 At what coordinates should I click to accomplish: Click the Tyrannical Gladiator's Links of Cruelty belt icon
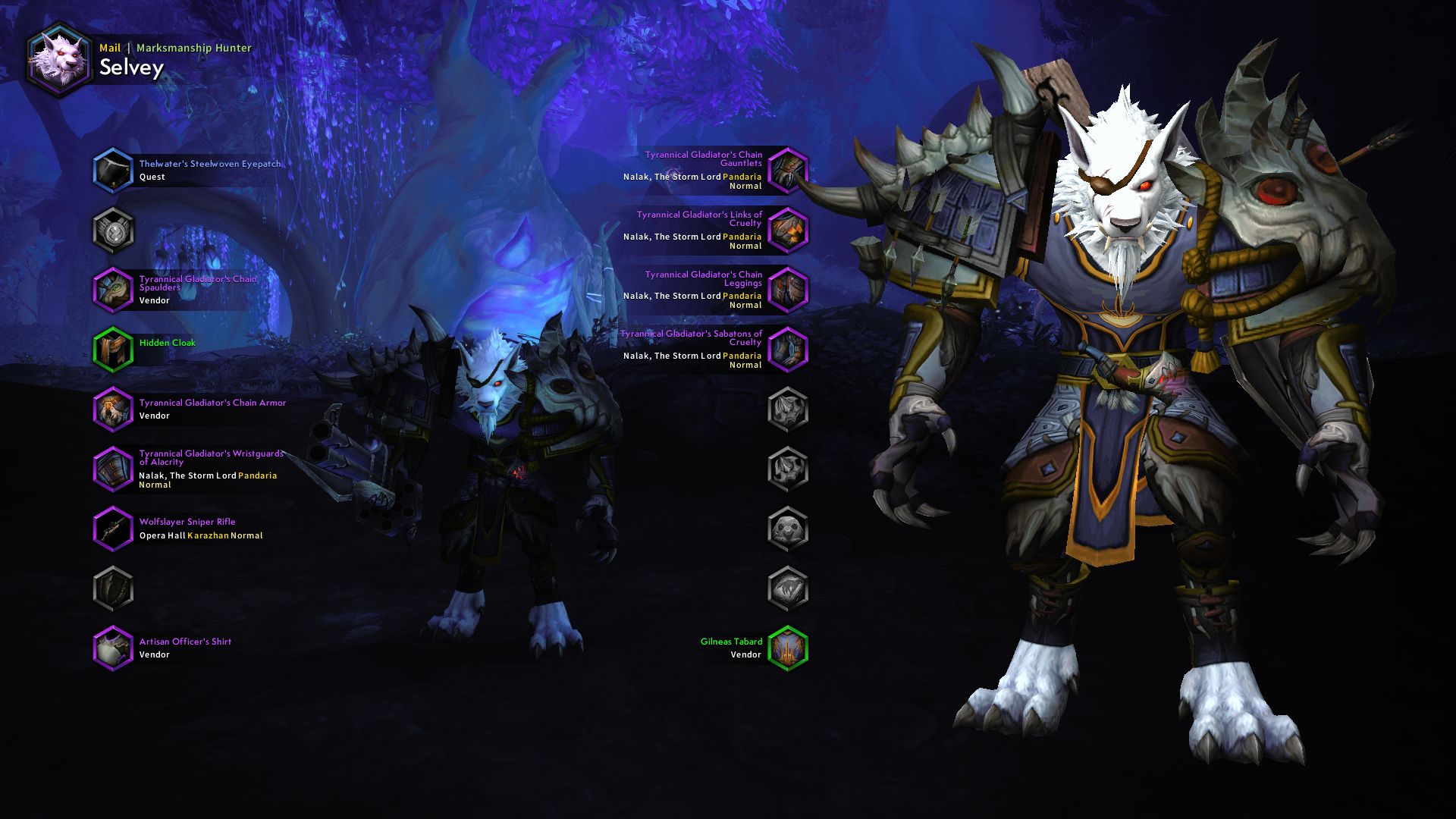tap(789, 229)
